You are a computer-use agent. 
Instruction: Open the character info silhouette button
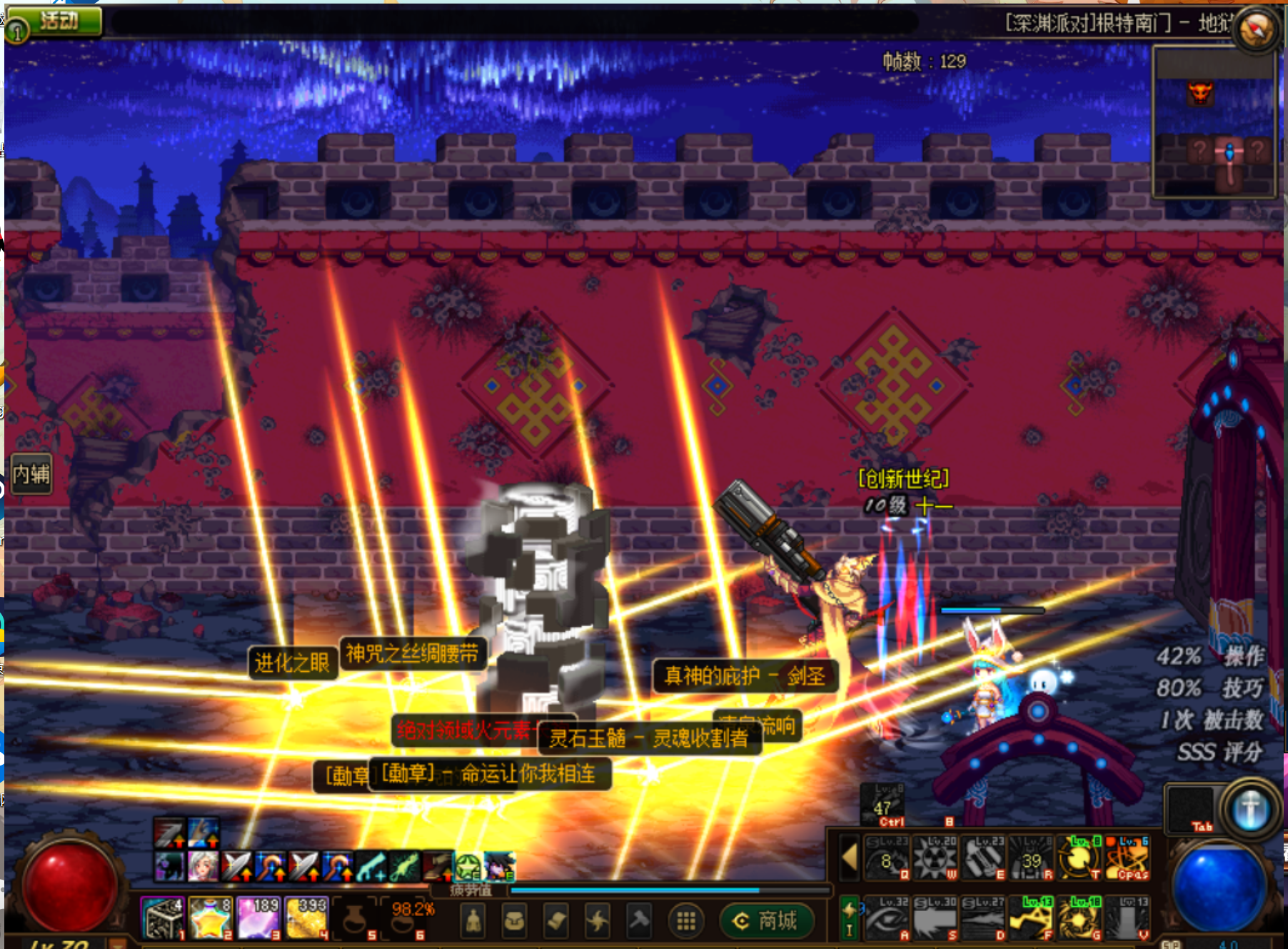(473, 921)
